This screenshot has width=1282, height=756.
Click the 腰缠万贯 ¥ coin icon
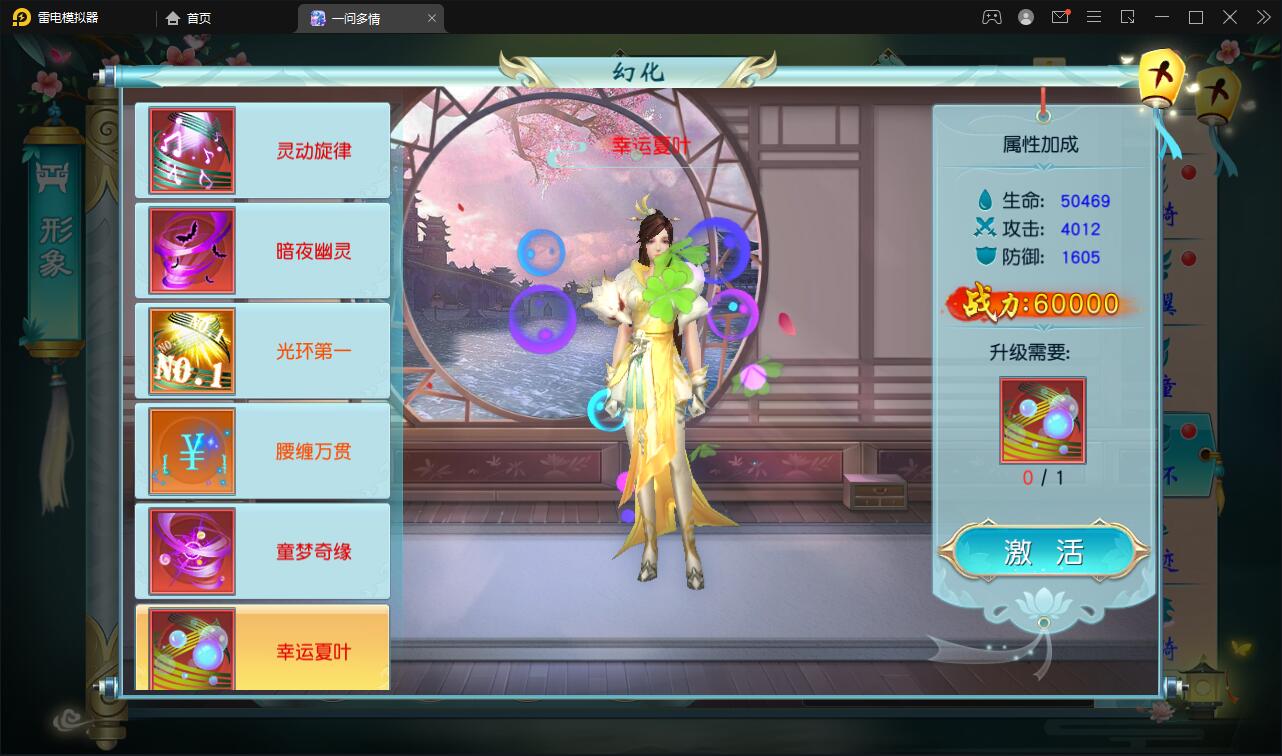(x=190, y=450)
